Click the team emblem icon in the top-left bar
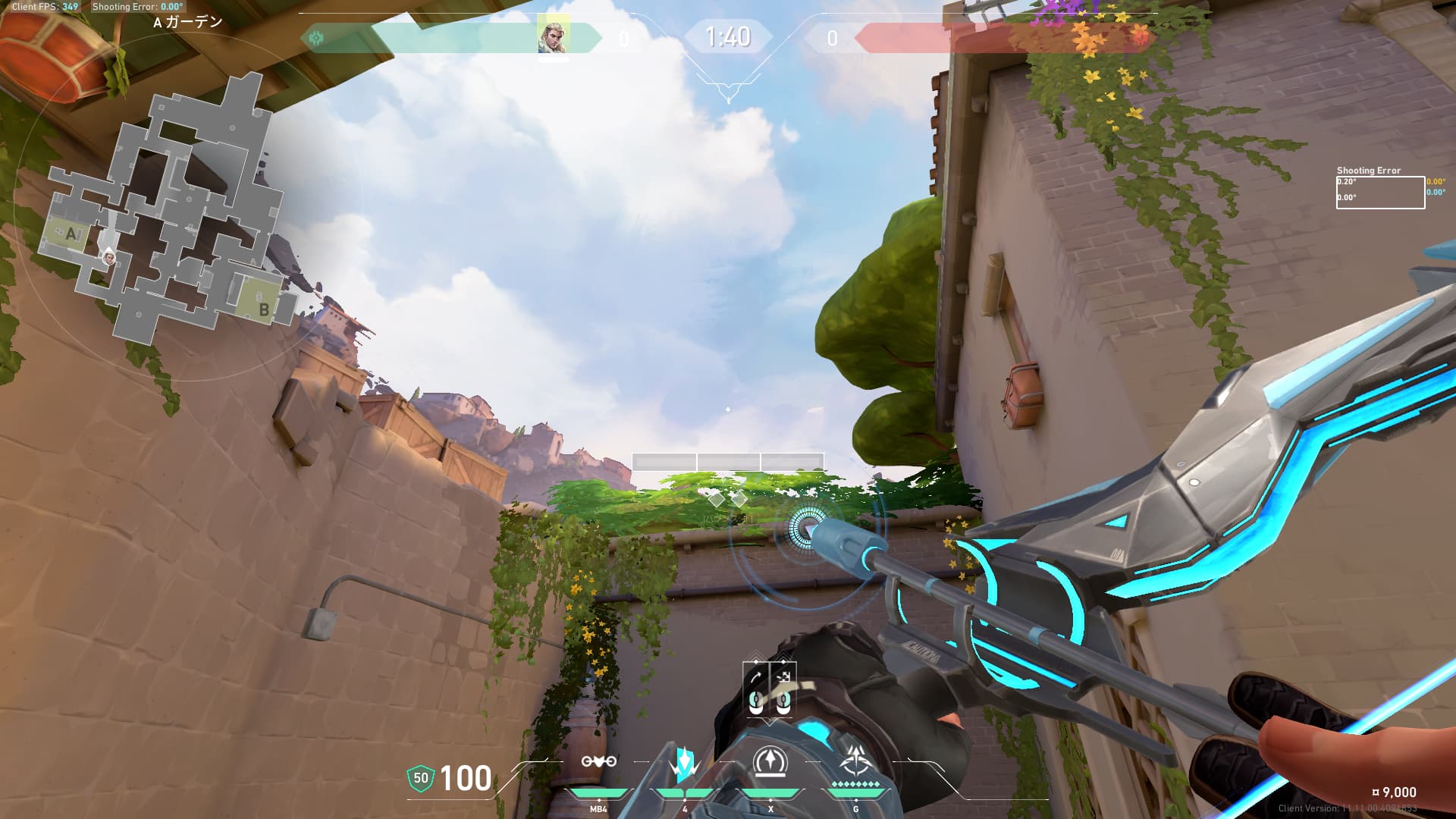The image size is (1456, 819). 316,37
